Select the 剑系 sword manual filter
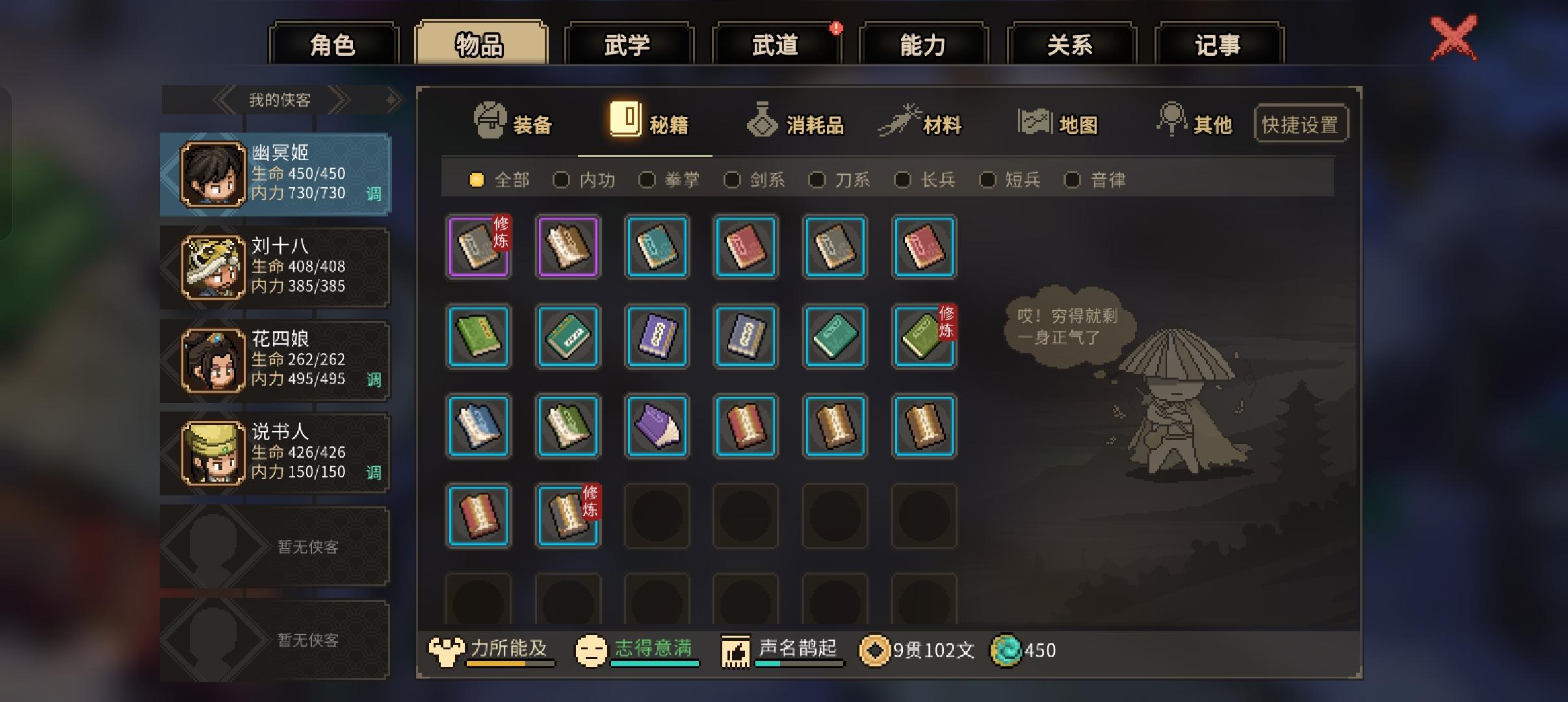The height and width of the screenshot is (702, 1568). click(x=735, y=180)
